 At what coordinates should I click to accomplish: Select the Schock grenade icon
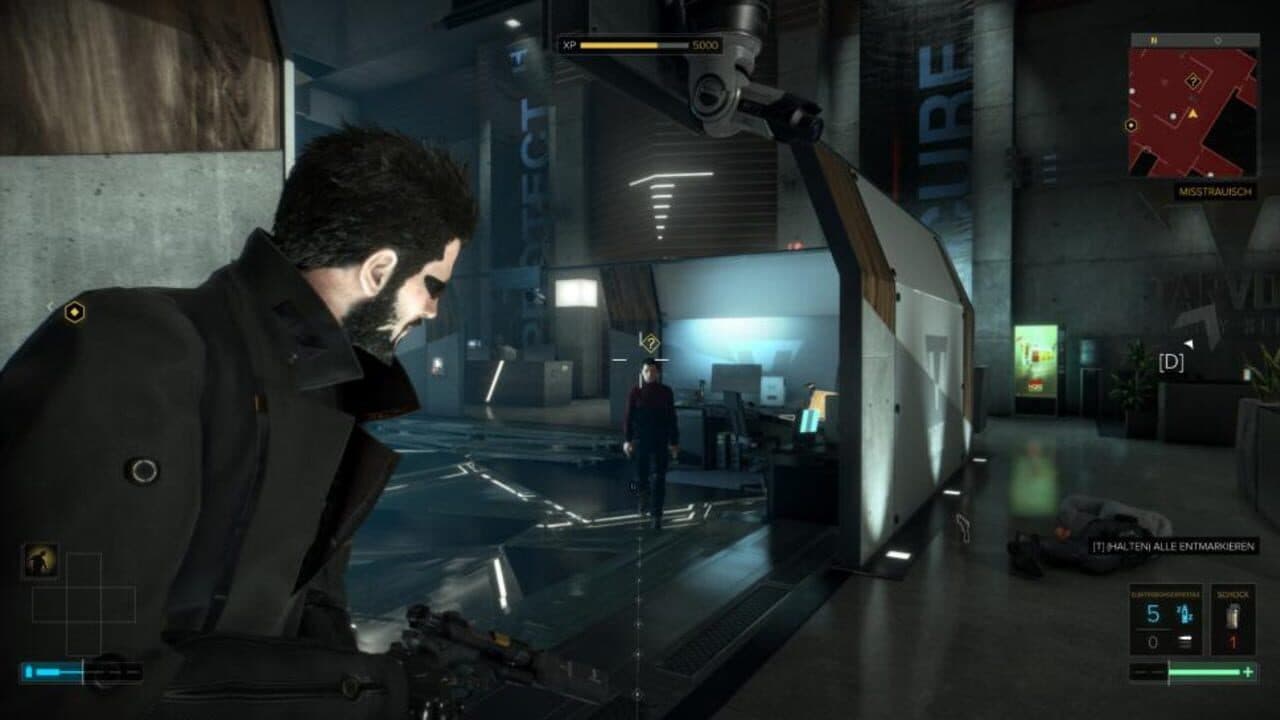point(1234,614)
